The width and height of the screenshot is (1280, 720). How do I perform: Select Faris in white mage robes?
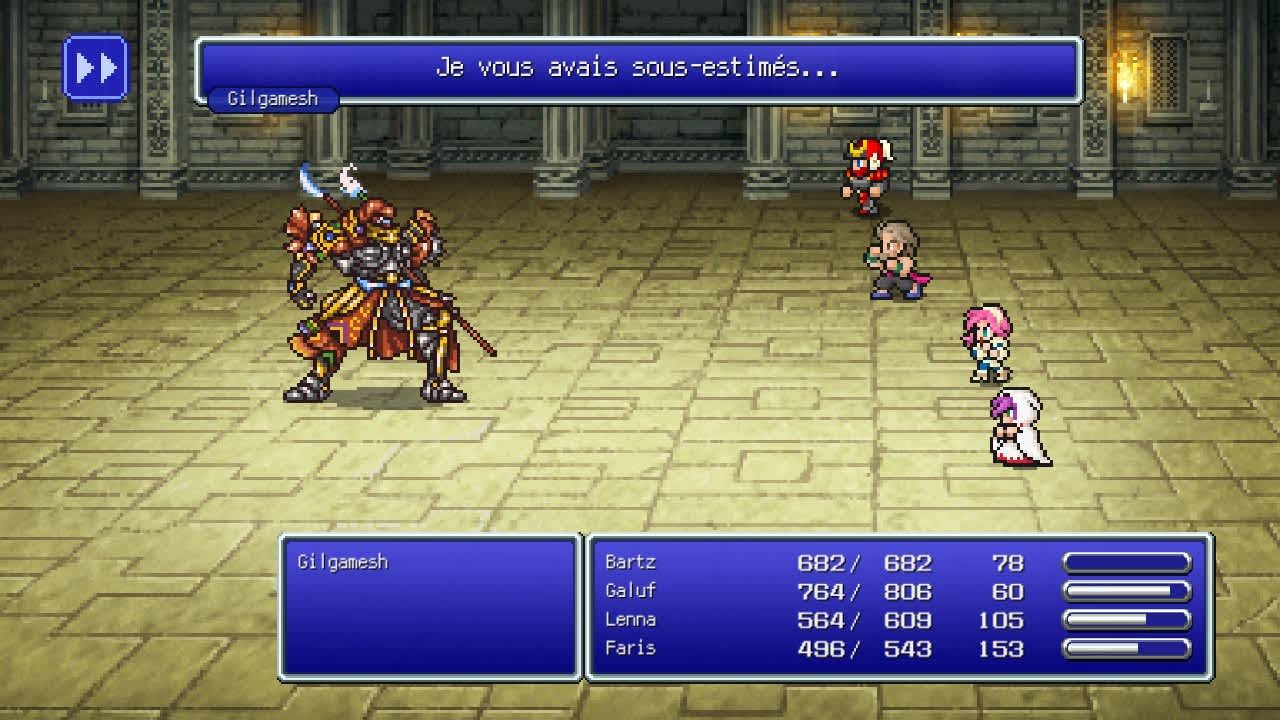1020,430
